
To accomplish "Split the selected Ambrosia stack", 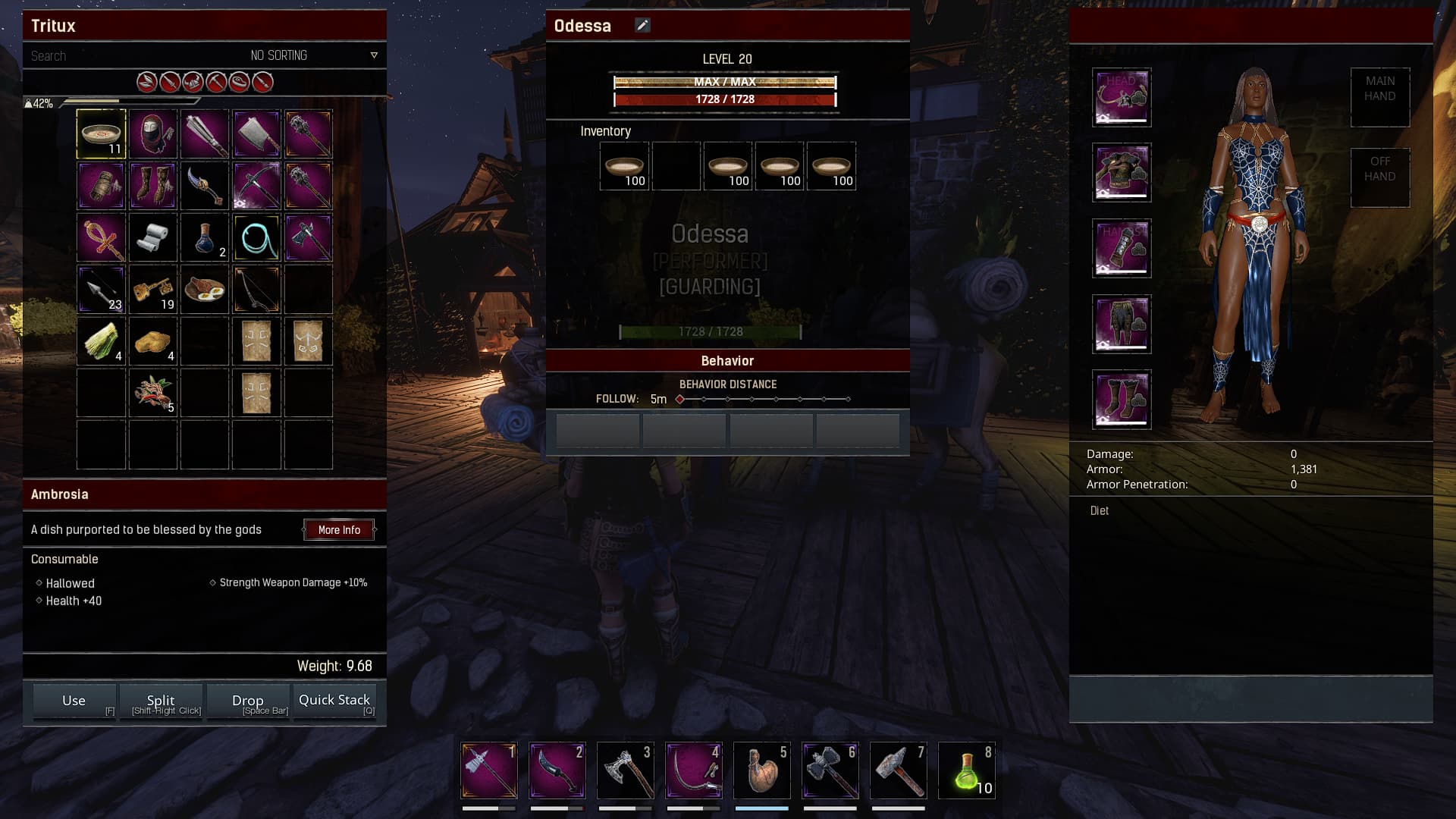I will (161, 701).
